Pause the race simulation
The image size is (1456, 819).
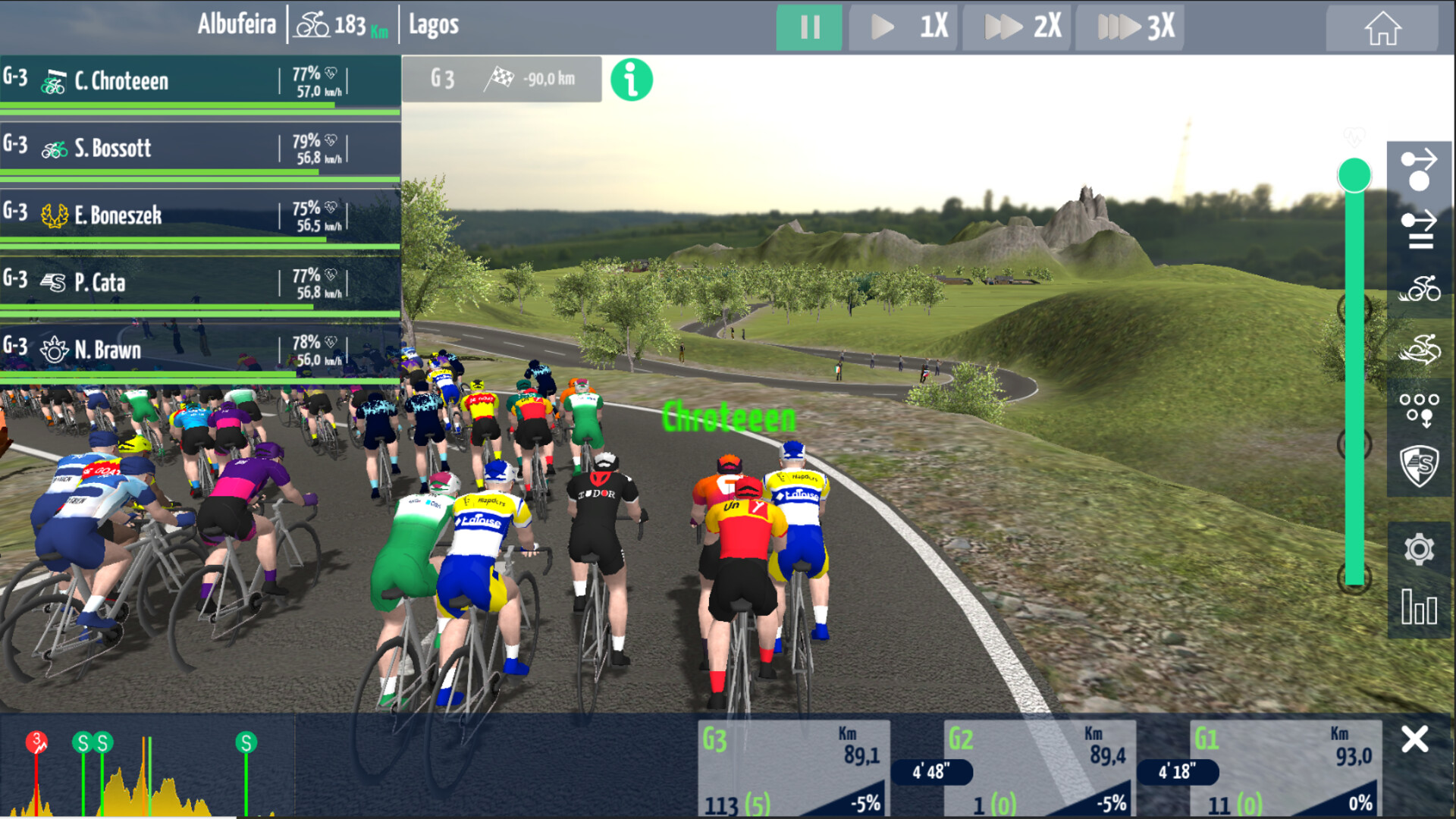[808, 27]
